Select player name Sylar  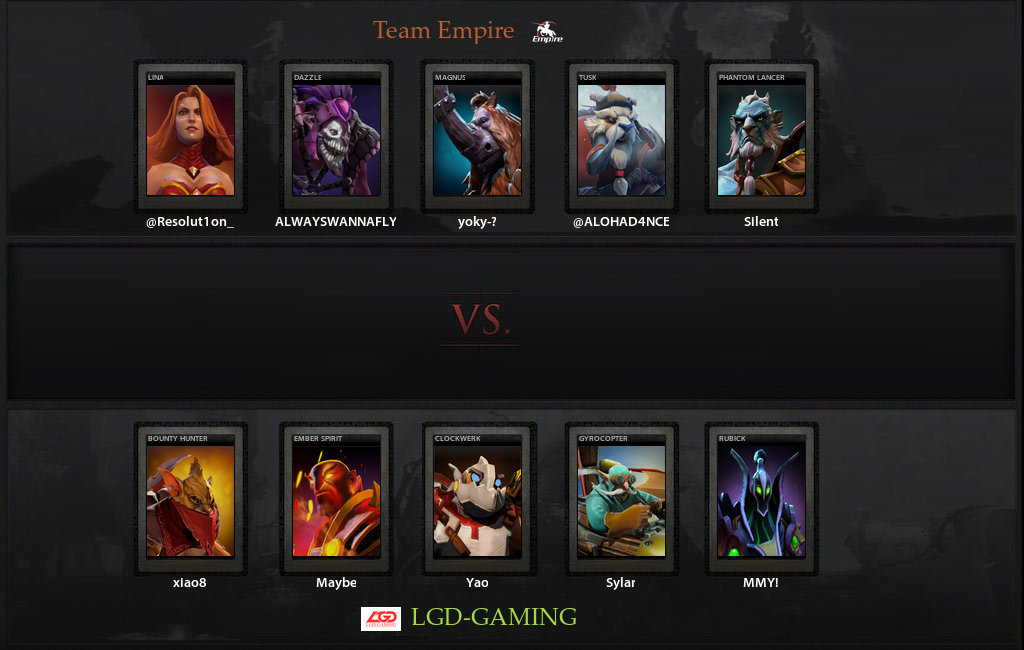coord(621,582)
